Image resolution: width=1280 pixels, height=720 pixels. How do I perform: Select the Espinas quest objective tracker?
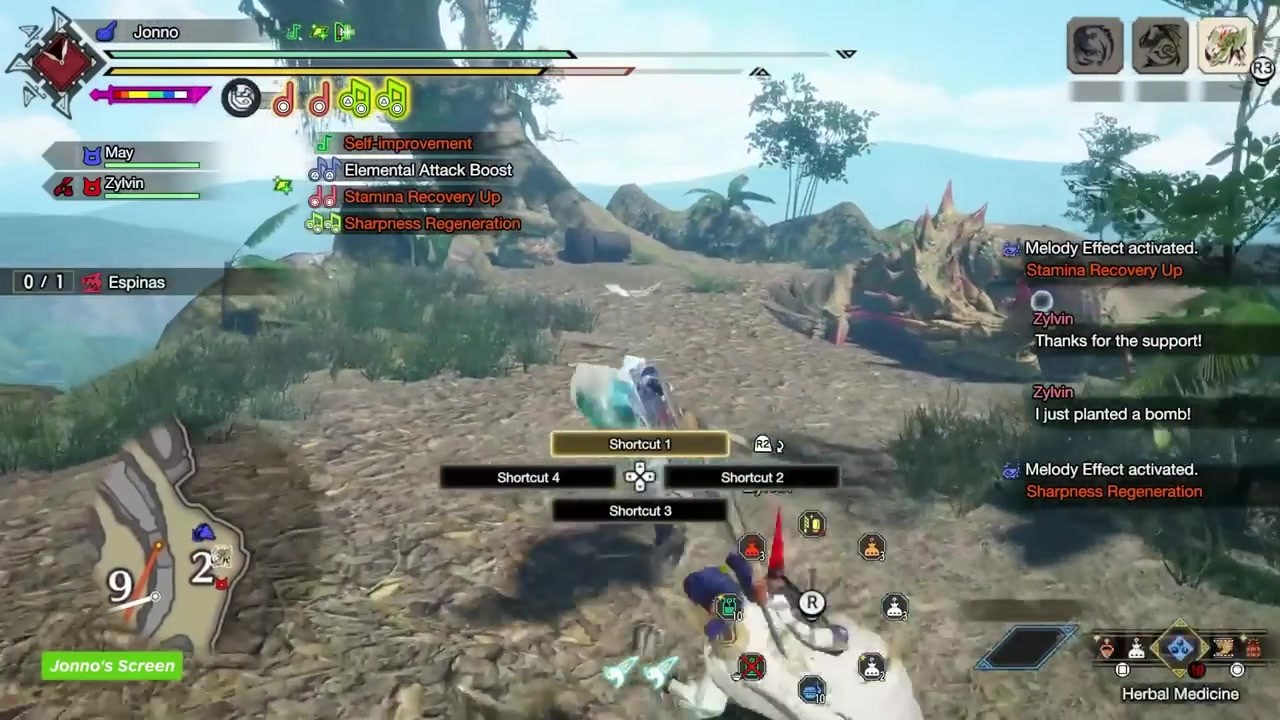(x=136, y=283)
